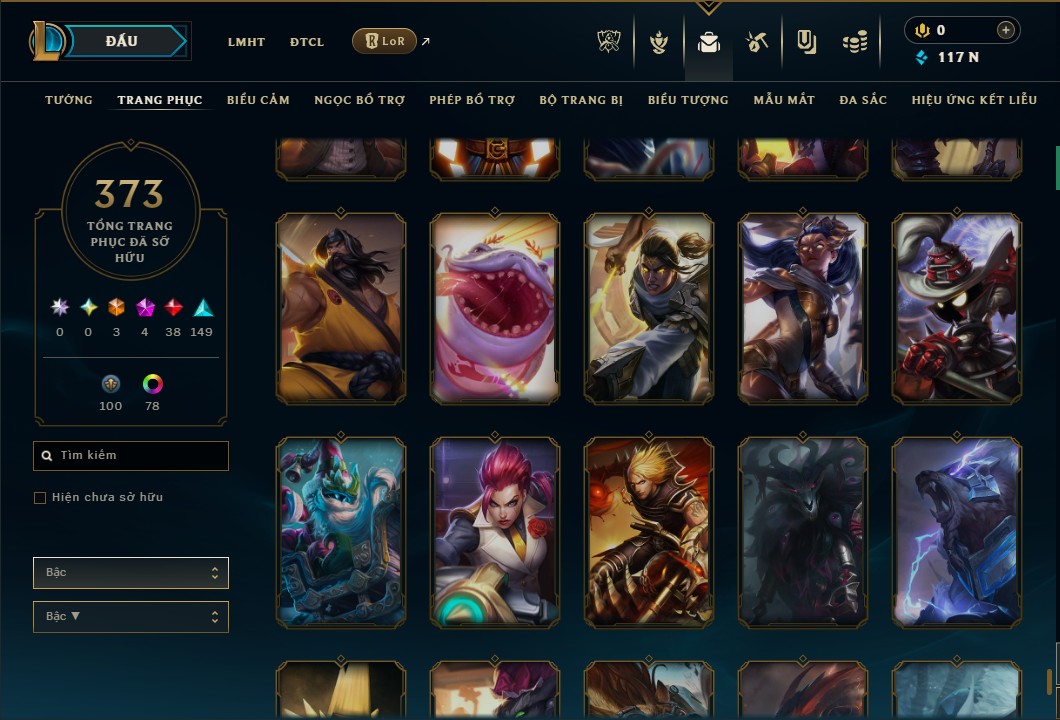This screenshot has width=1060, height=720.
Task: Open the store coins icon
Action: [x=854, y=42]
